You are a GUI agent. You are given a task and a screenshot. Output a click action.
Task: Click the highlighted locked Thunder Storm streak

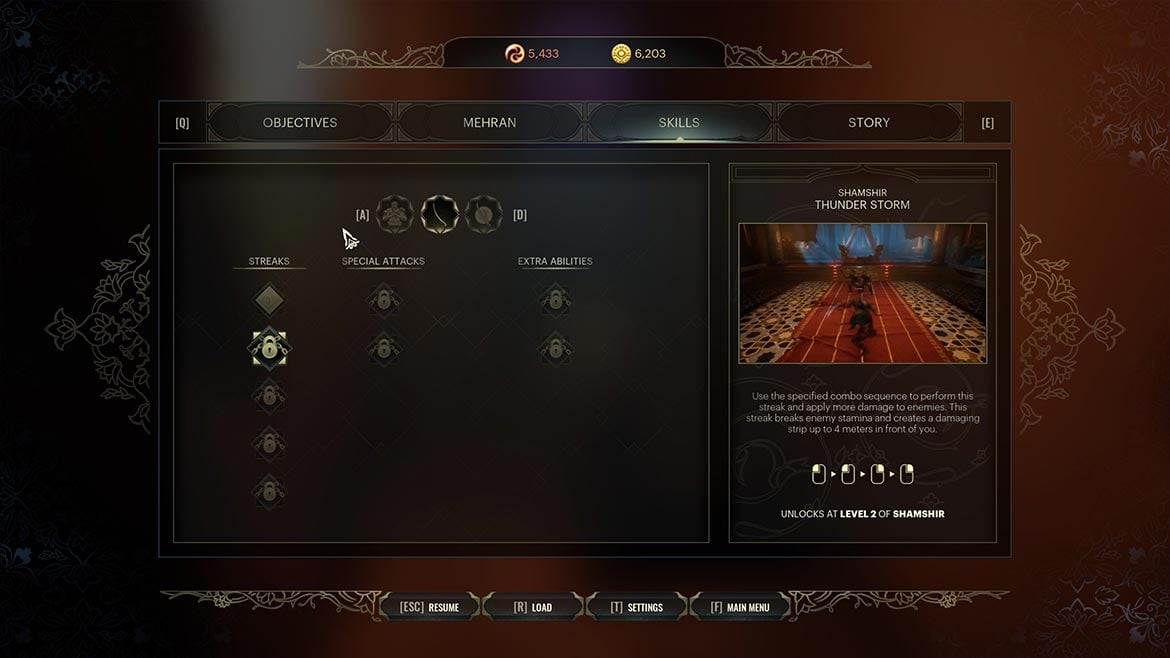[x=268, y=348]
